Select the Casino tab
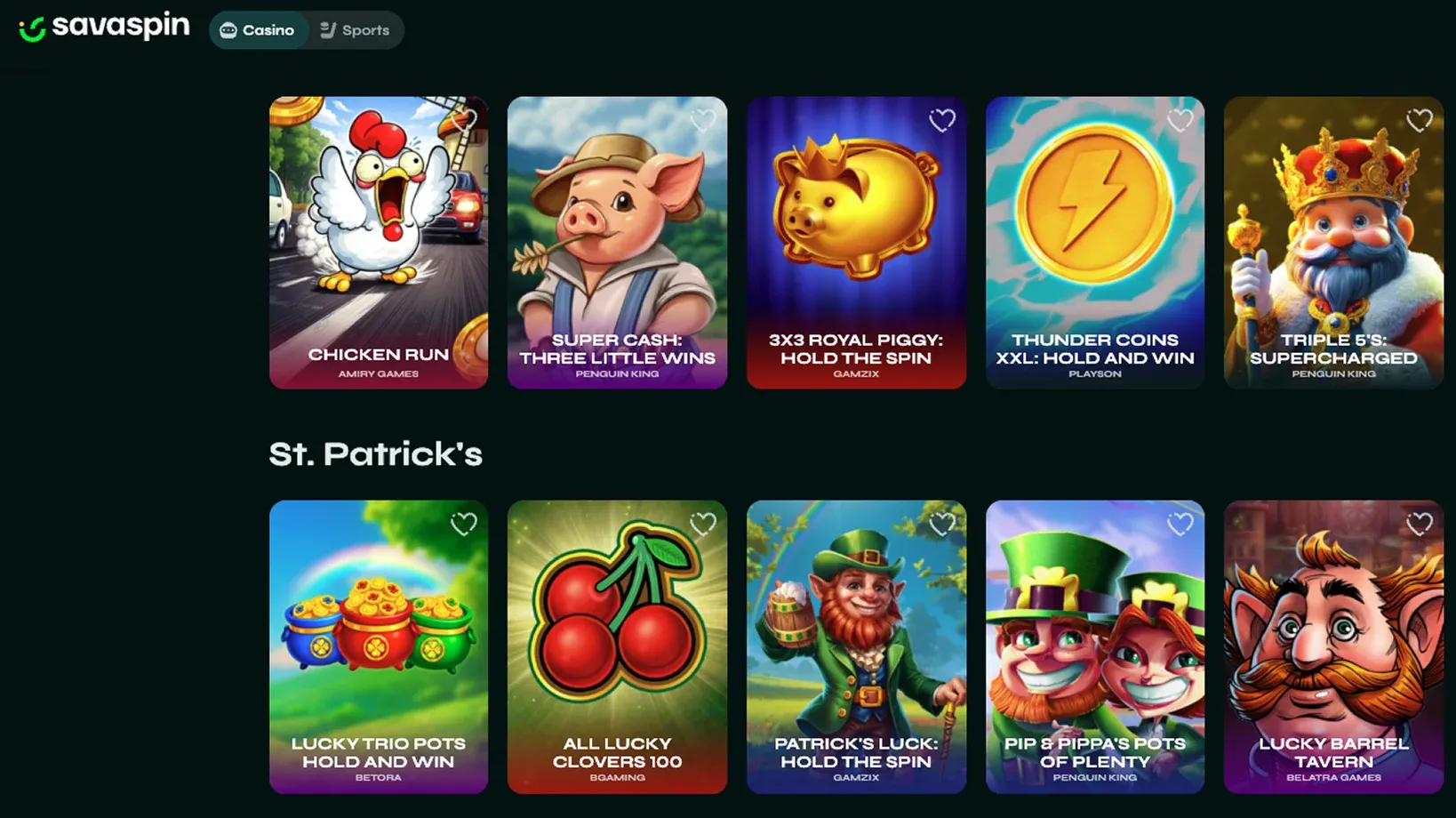This screenshot has height=818, width=1456. click(259, 29)
